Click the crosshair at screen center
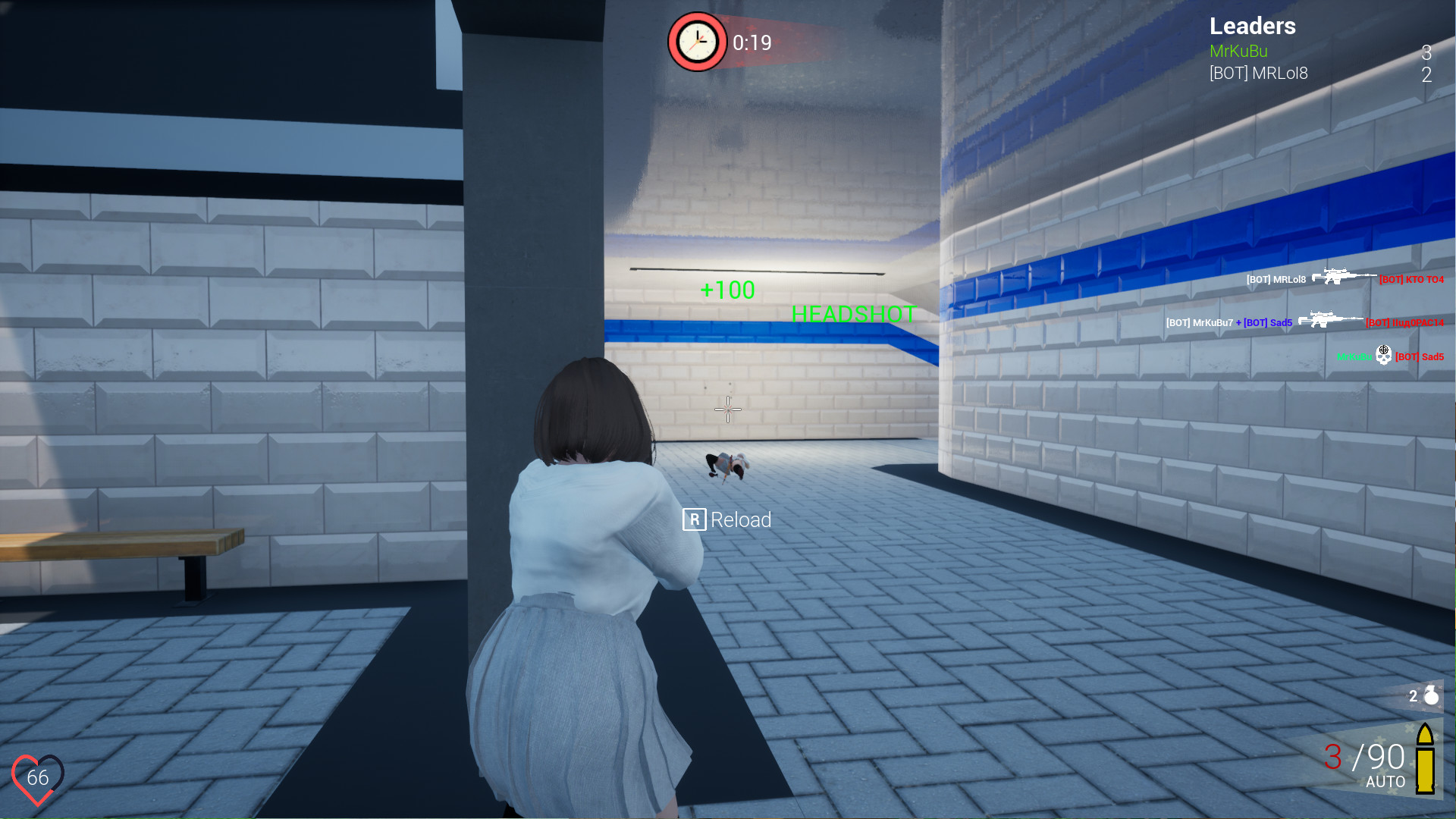This screenshot has width=1456, height=819. [727, 409]
